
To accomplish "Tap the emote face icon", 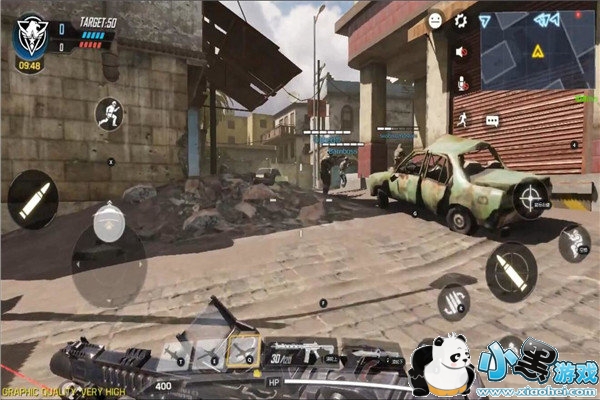I will pos(436,20).
